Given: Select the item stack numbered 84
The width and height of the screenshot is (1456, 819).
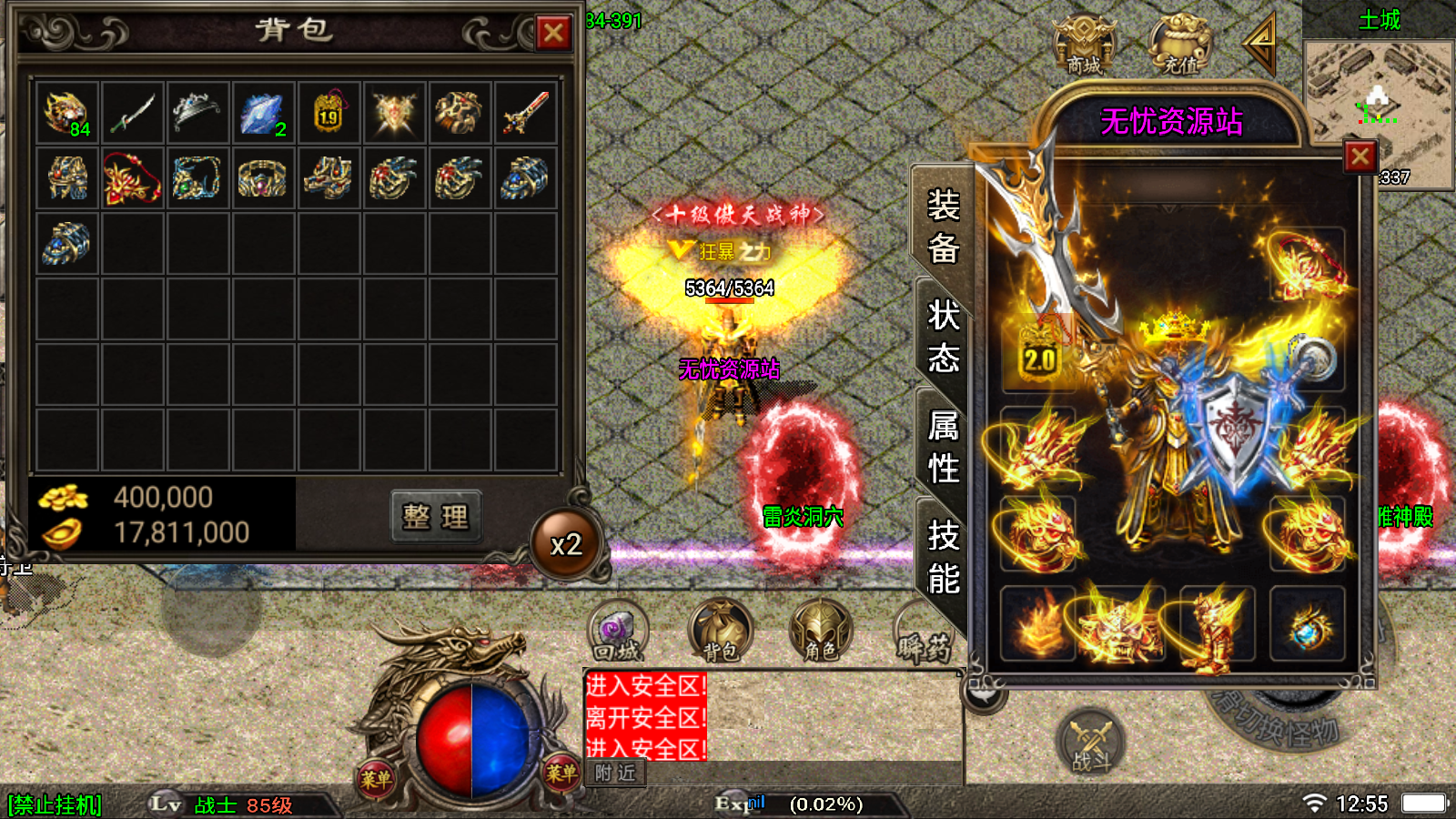Looking at the screenshot, I should click(x=67, y=113).
